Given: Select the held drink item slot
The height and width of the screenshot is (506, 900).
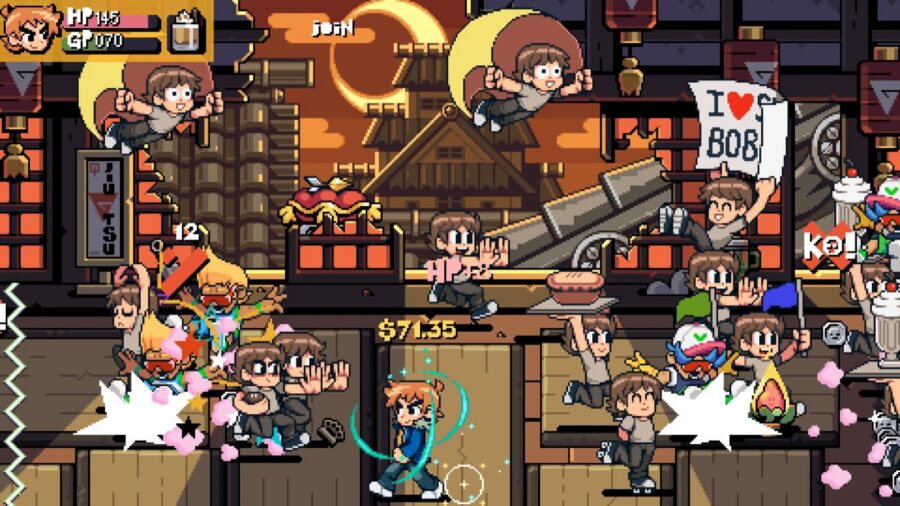Looking at the screenshot, I should point(185,30).
